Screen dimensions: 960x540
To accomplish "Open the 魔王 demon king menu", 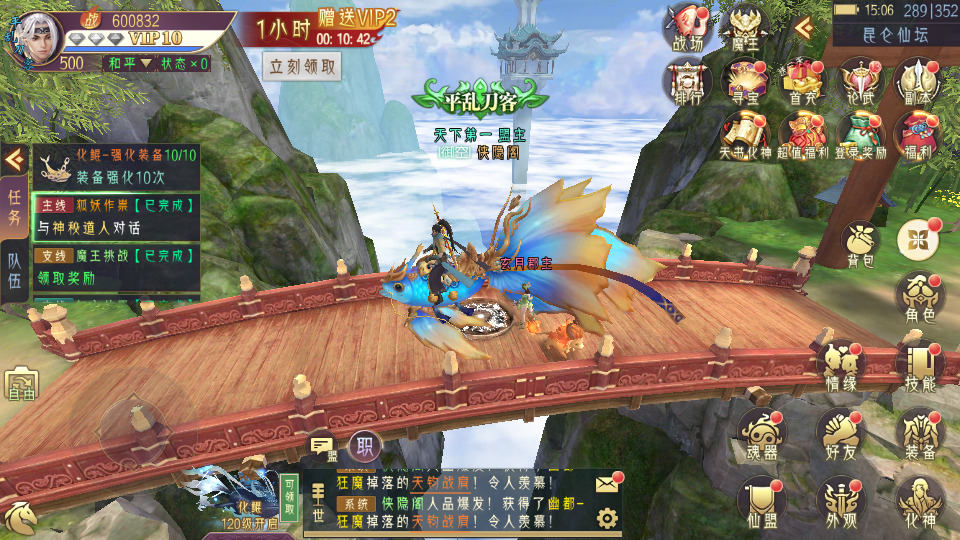I will (744, 27).
